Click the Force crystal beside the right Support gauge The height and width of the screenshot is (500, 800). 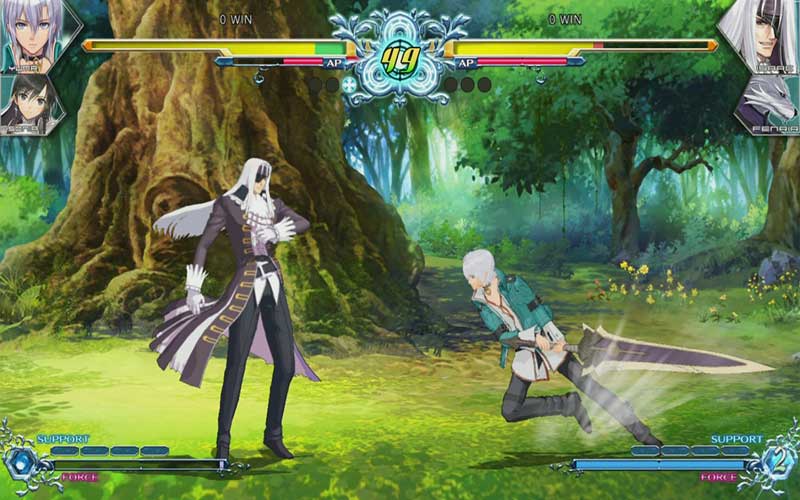(779, 462)
